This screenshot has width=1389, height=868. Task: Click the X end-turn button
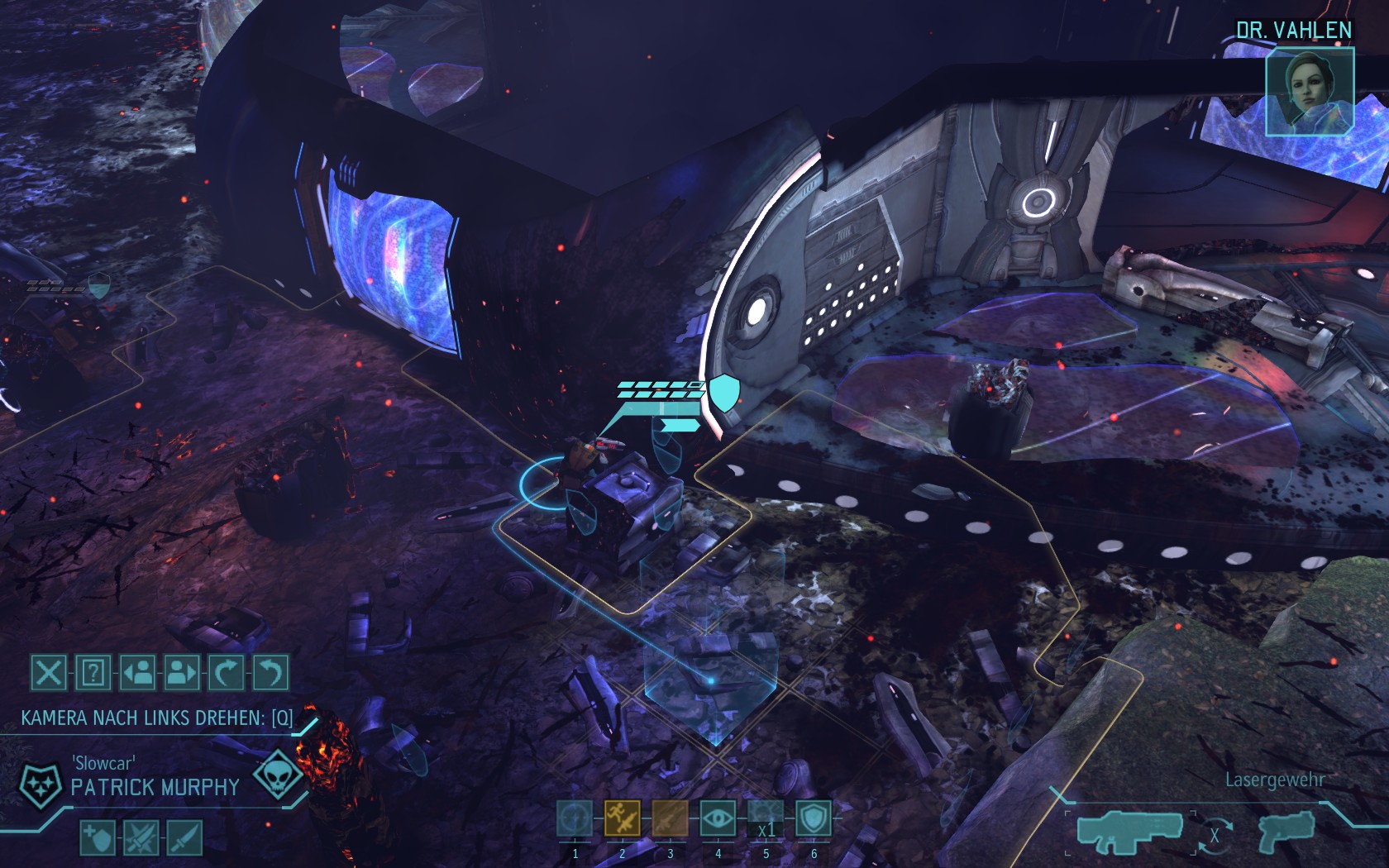pos(49,673)
